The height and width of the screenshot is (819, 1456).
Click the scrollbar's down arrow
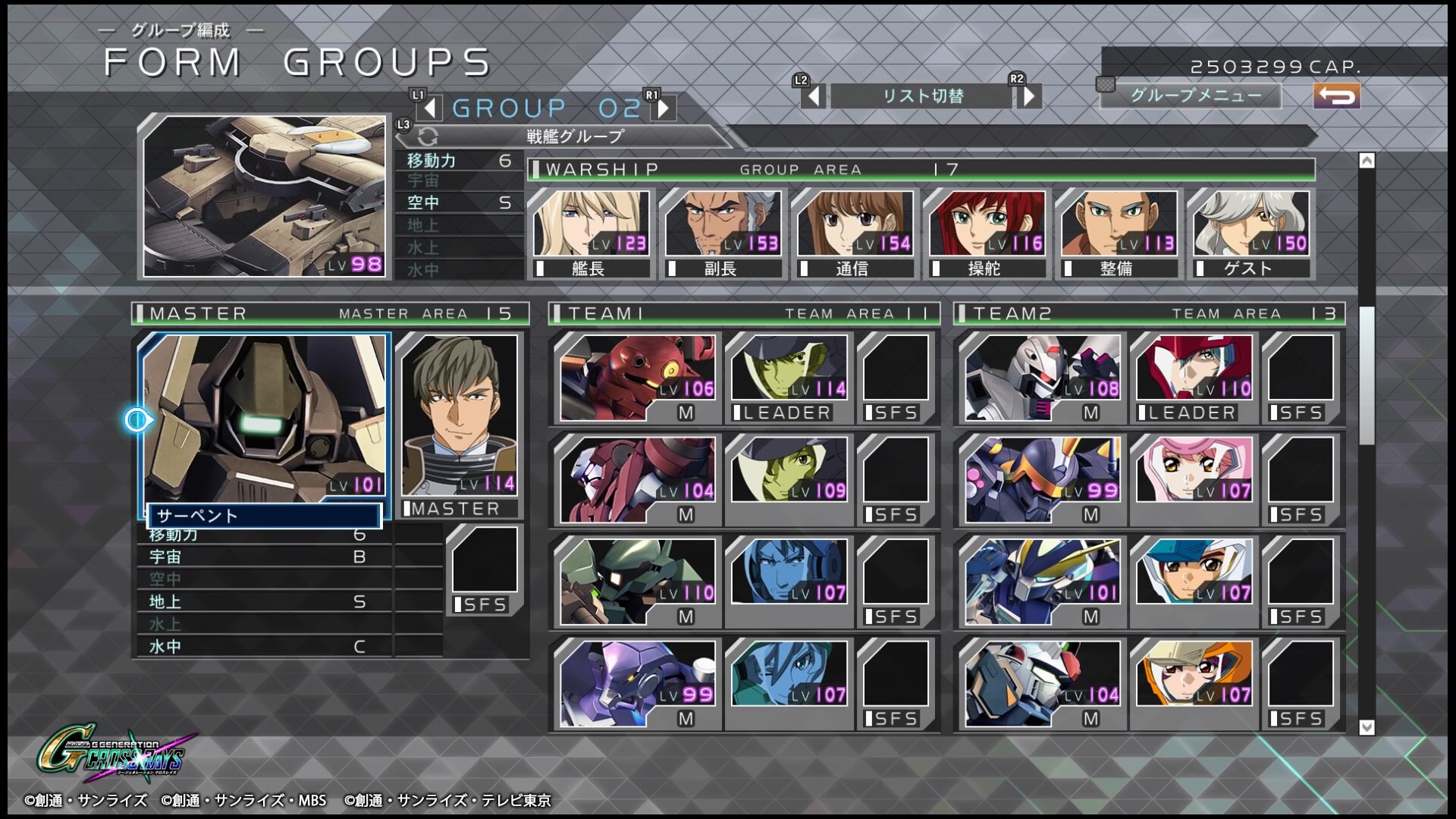[x=1367, y=727]
